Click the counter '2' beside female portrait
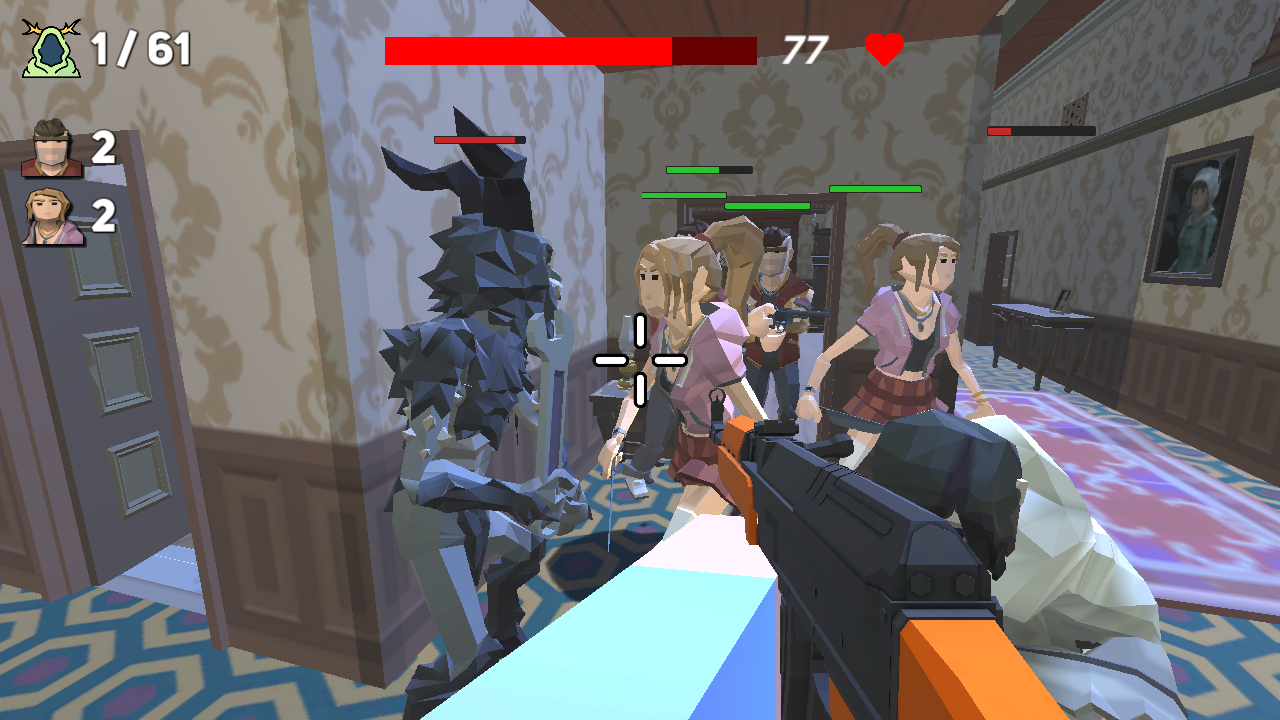The height and width of the screenshot is (720, 1280). pos(101,218)
